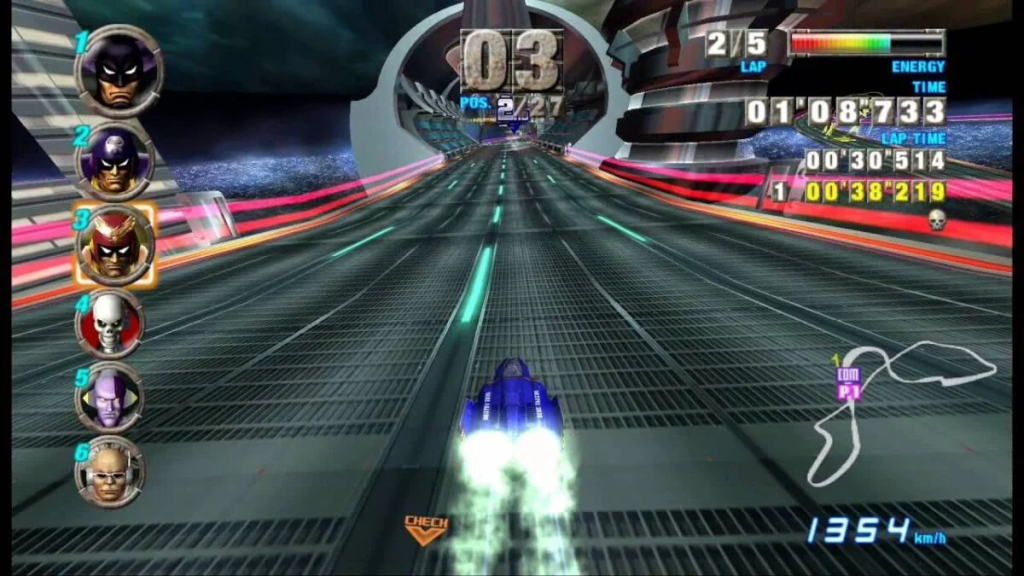Pick the fifth-place purple-faced racer portrait
Image resolution: width=1024 pixels, height=576 pixels.
point(110,396)
